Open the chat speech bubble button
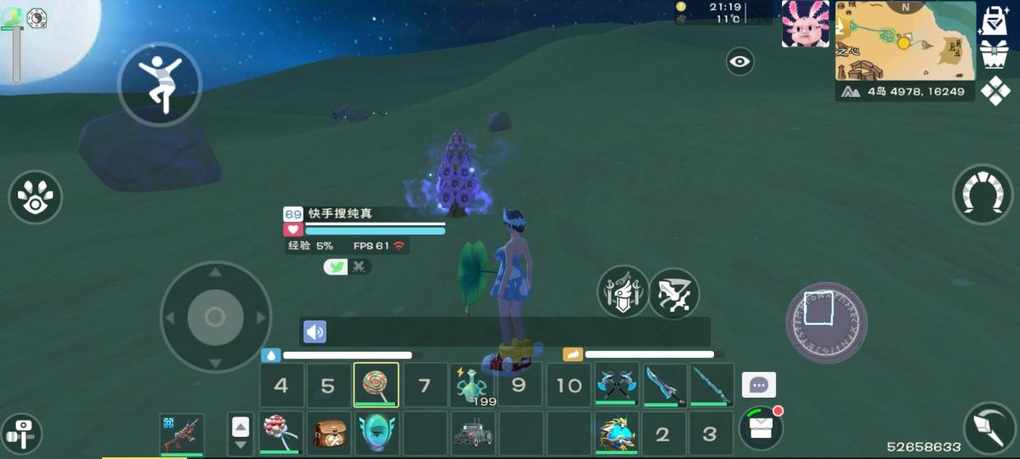Screen dimensions: 1020x459 pos(759,385)
